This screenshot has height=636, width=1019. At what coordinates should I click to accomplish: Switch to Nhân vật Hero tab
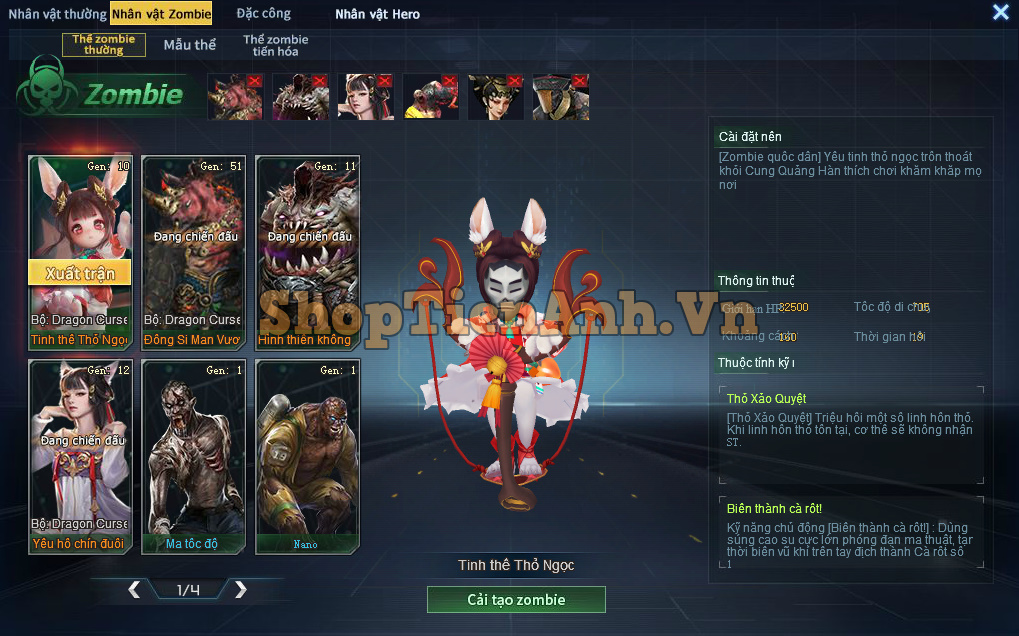[377, 14]
